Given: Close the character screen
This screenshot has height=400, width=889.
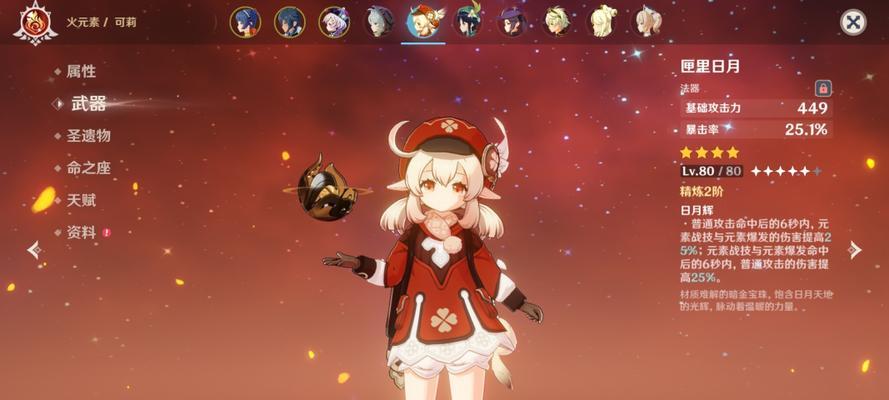Looking at the screenshot, I should point(852,22).
